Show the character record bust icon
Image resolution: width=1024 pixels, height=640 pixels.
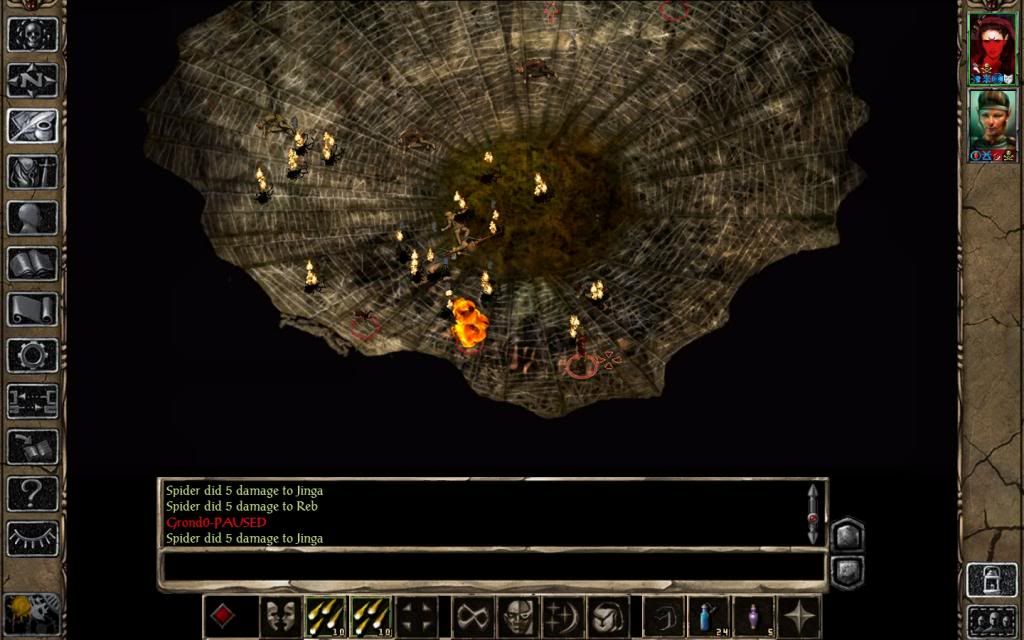[32, 217]
